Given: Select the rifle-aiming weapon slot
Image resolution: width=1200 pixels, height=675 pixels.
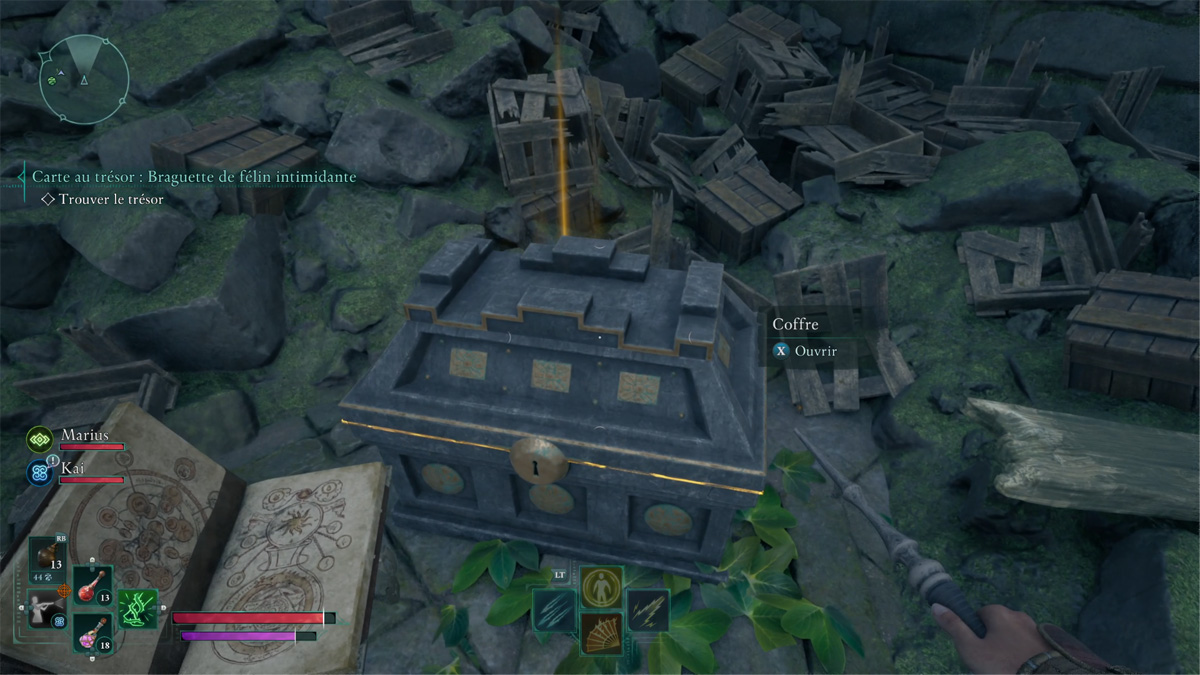Looking at the screenshot, I should pyautogui.click(x=47, y=607).
